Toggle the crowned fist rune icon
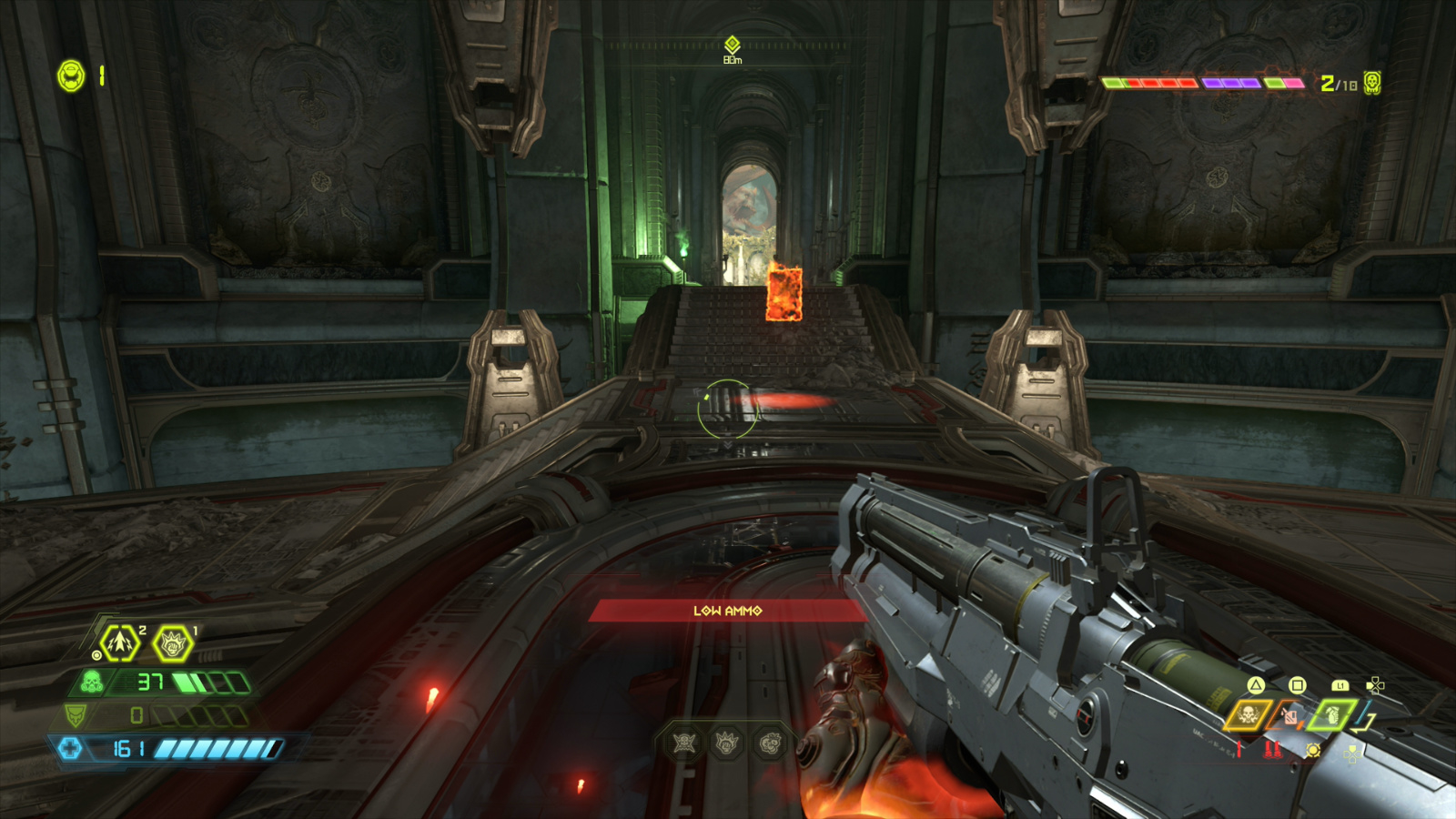This screenshot has width=1456, height=819. [173, 644]
